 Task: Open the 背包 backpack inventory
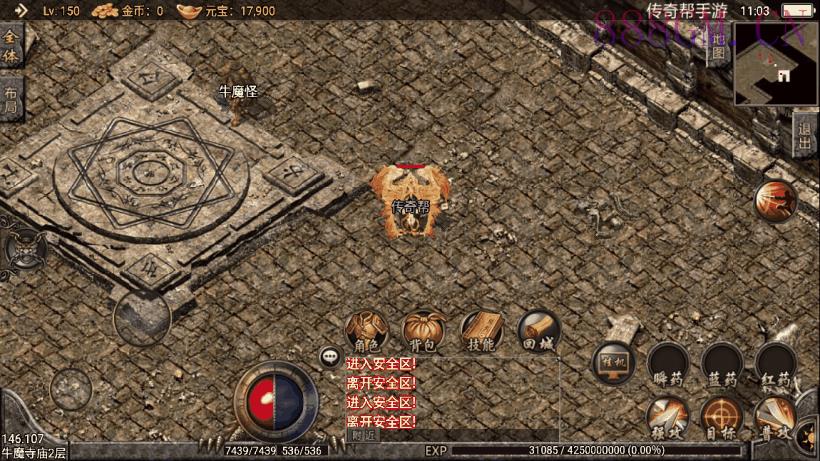(x=424, y=331)
